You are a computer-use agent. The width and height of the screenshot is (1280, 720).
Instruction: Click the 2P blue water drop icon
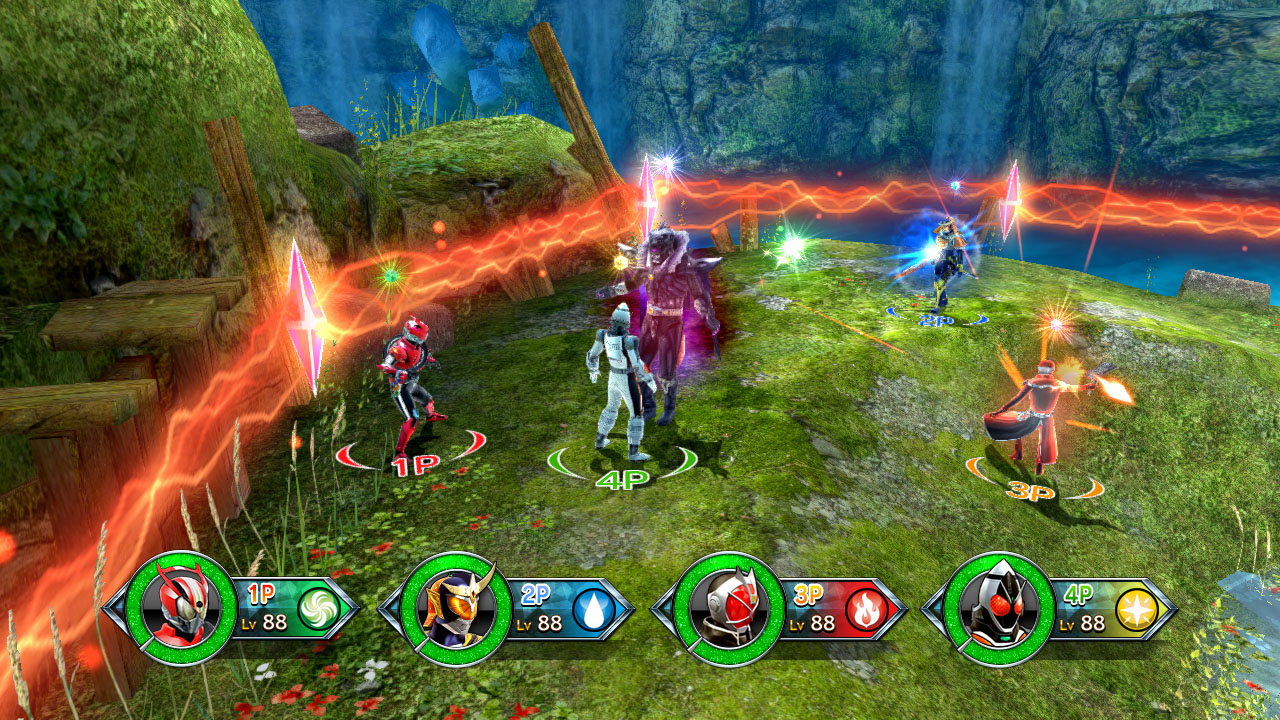(x=593, y=609)
